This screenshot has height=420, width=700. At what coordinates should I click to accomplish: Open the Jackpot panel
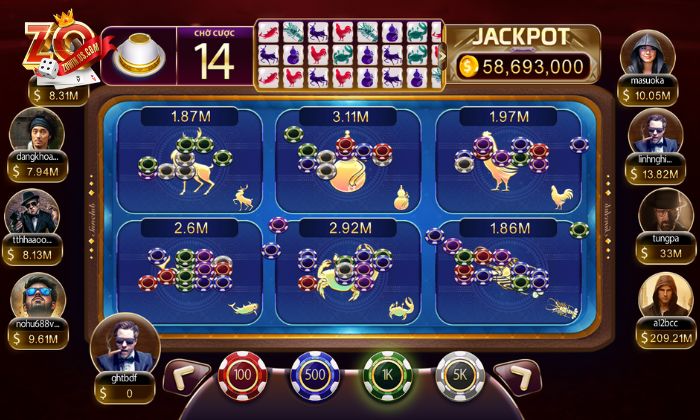522,53
